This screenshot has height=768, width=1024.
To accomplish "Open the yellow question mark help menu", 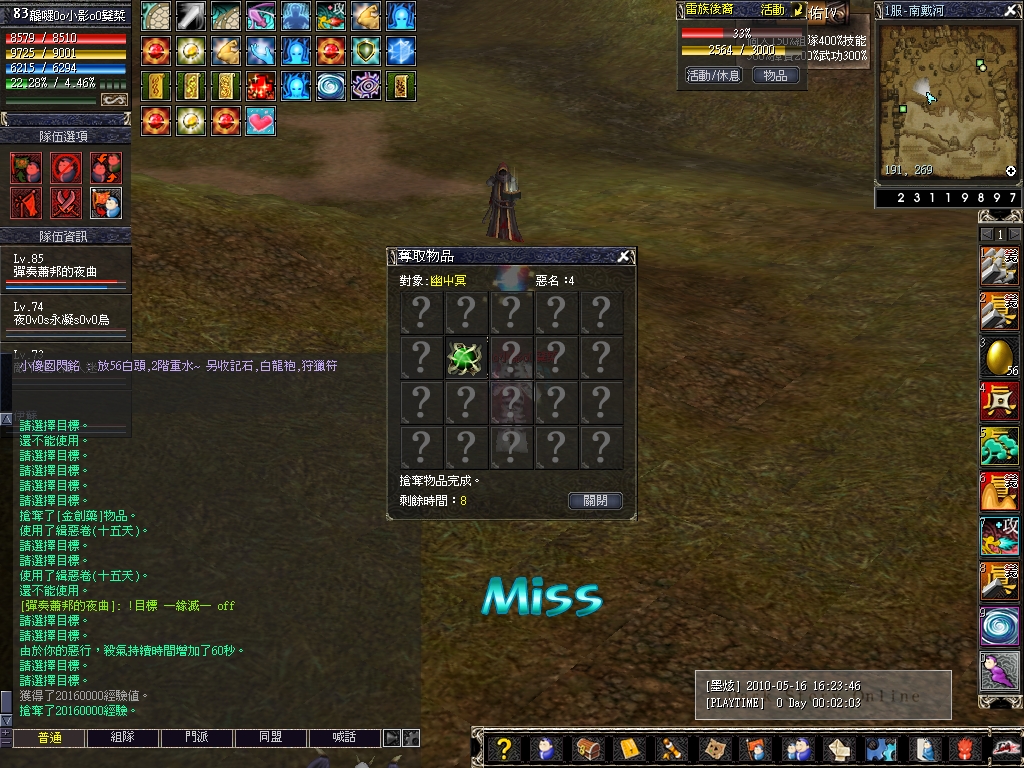I will (505, 748).
